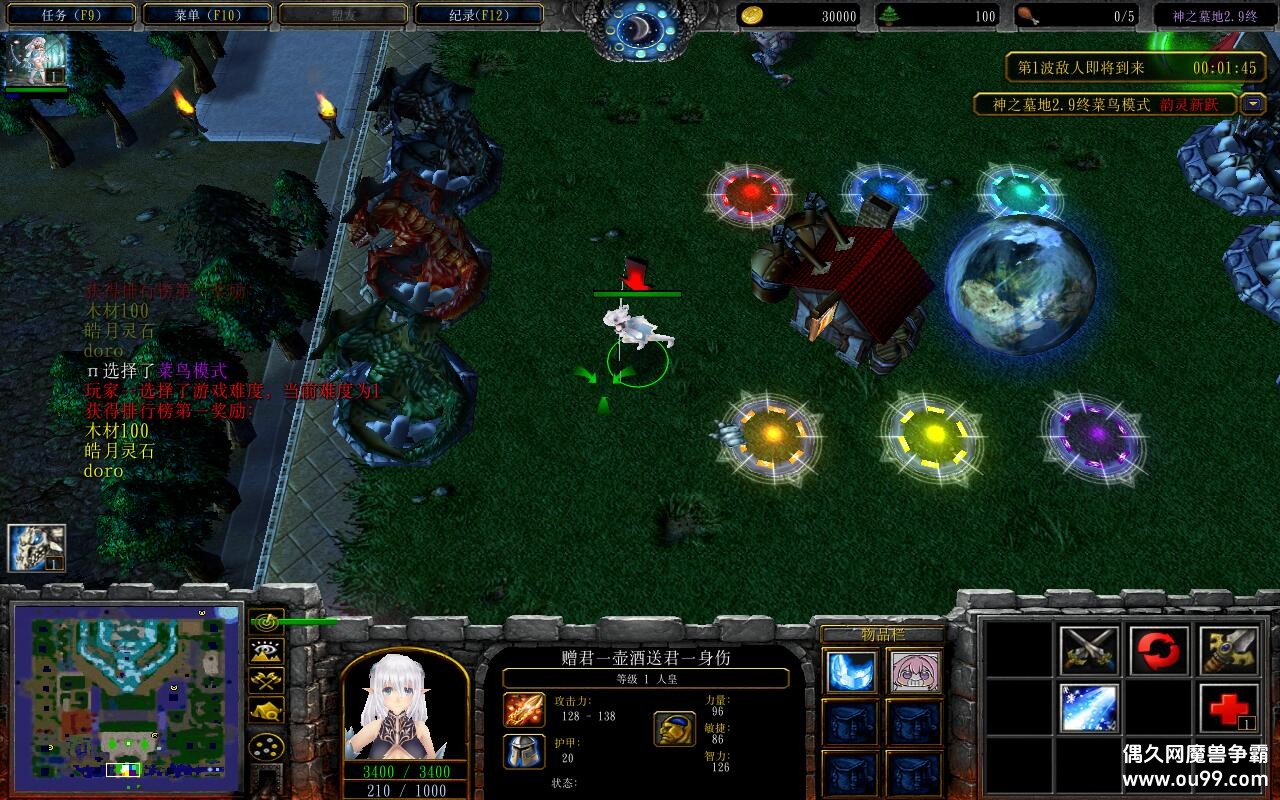Select the crossed swords command
The image size is (1280, 800).
coord(1089,651)
